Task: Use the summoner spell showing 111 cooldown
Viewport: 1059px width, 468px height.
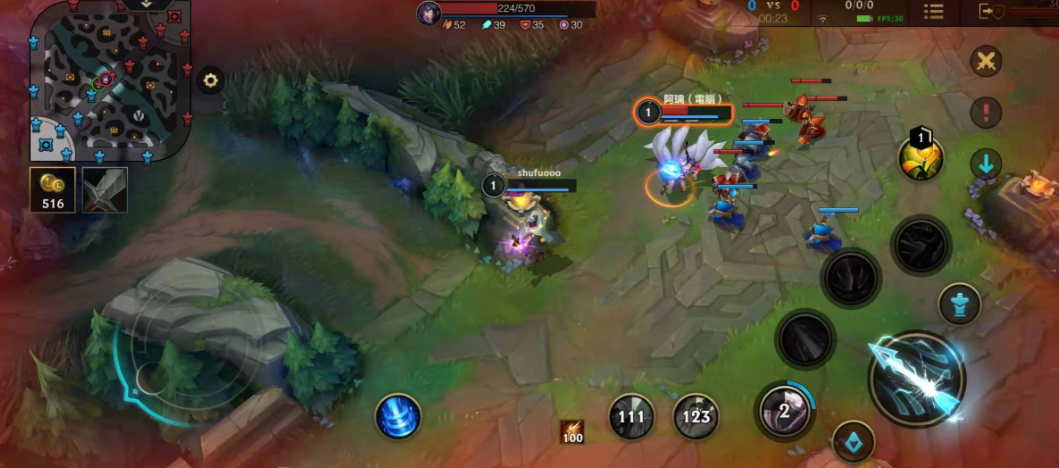Action: tap(632, 416)
